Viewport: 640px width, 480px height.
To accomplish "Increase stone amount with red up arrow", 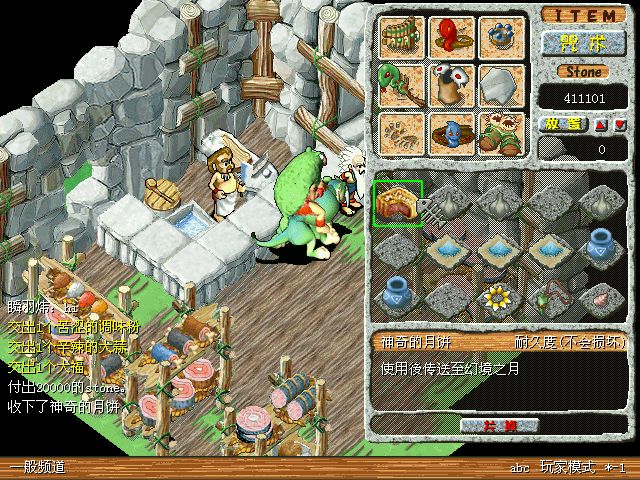I will 600,125.
